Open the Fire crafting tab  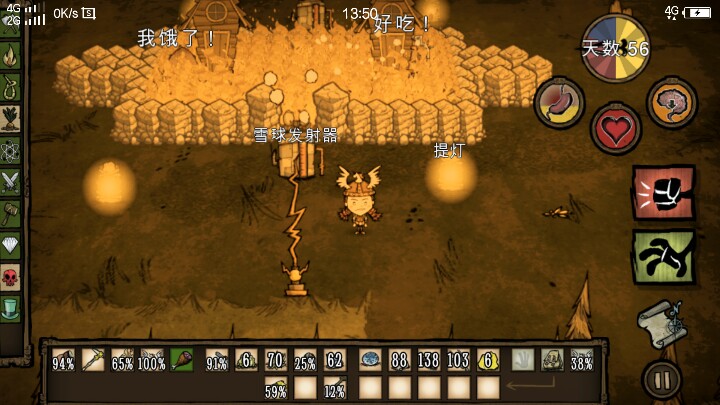point(11,57)
